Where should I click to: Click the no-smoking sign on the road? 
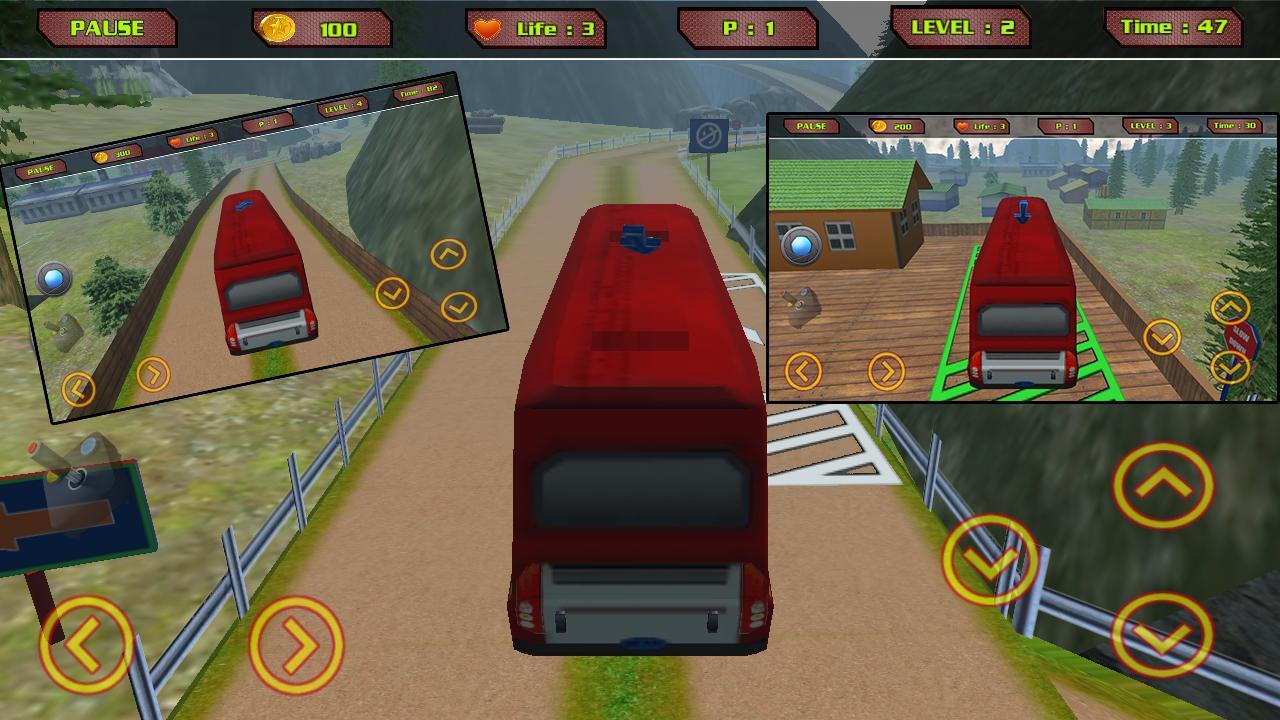(710, 133)
